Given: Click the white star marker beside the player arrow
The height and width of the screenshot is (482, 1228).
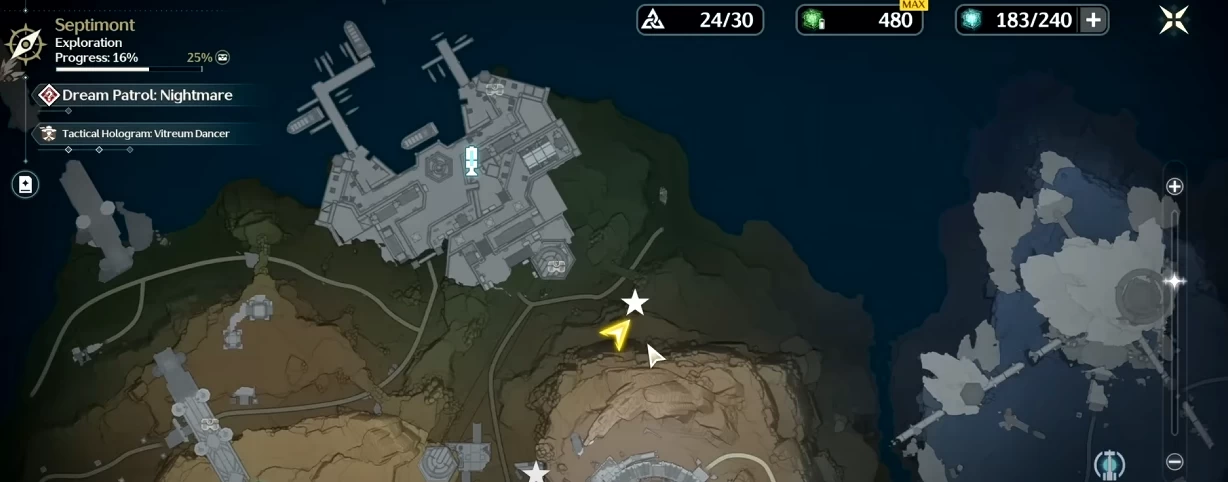Looking at the screenshot, I should (635, 302).
